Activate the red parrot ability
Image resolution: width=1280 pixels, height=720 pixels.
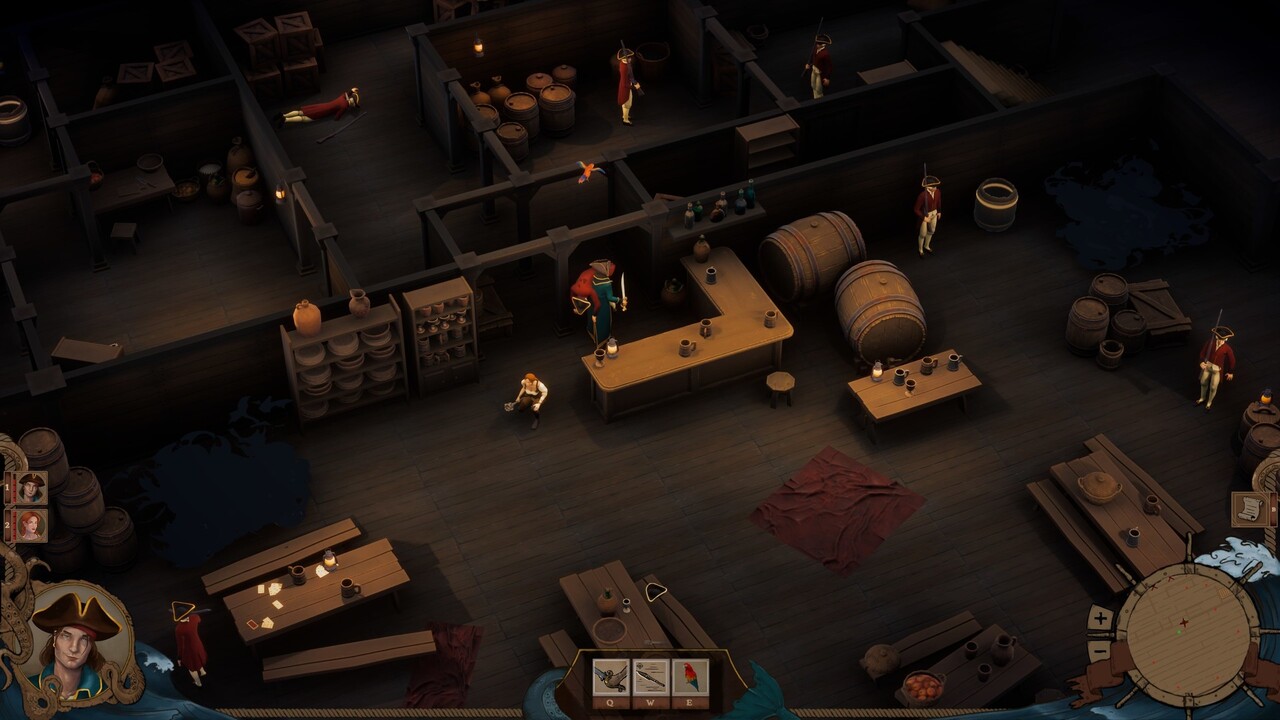(690, 677)
